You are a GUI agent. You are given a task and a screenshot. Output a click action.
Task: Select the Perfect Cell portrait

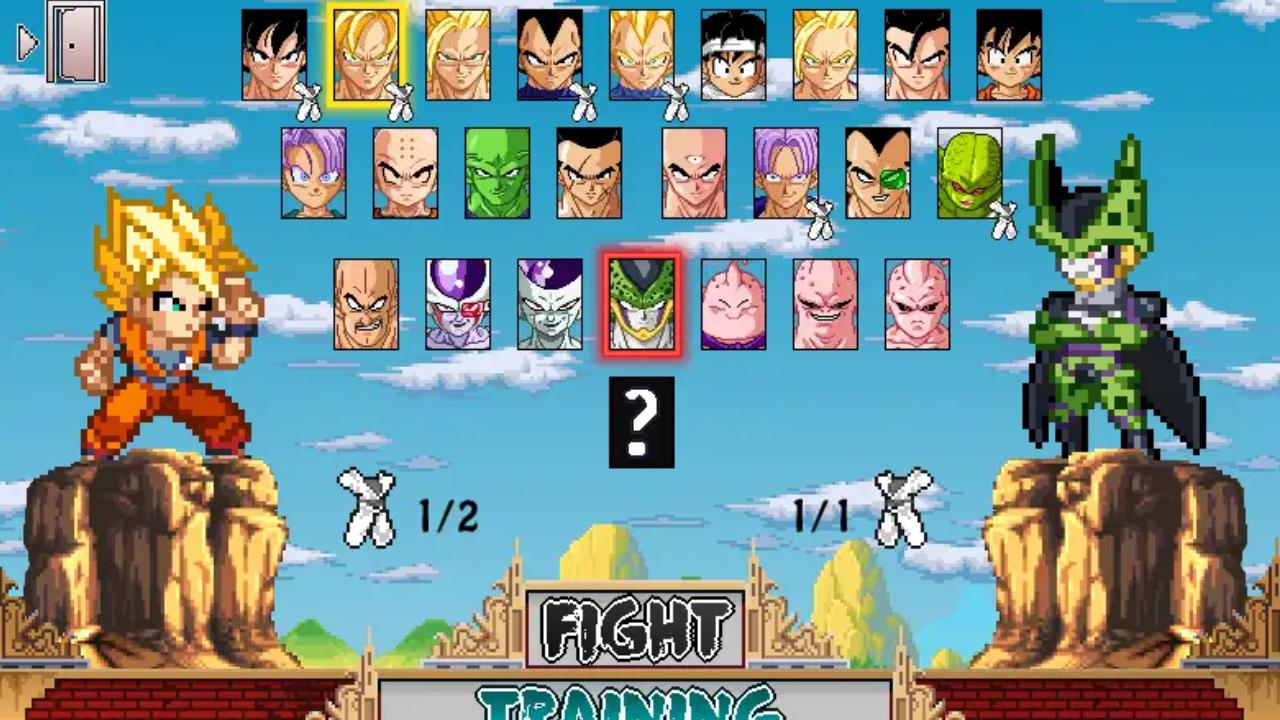point(641,303)
